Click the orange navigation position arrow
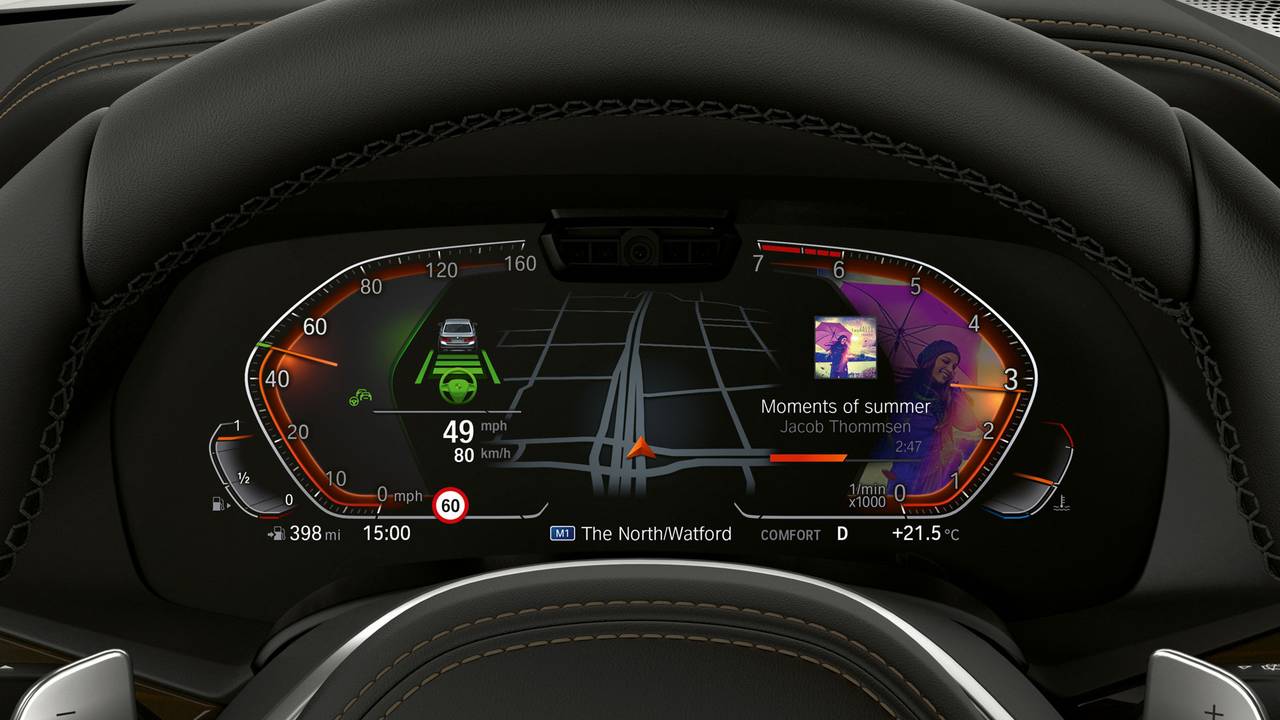 [x=641, y=448]
